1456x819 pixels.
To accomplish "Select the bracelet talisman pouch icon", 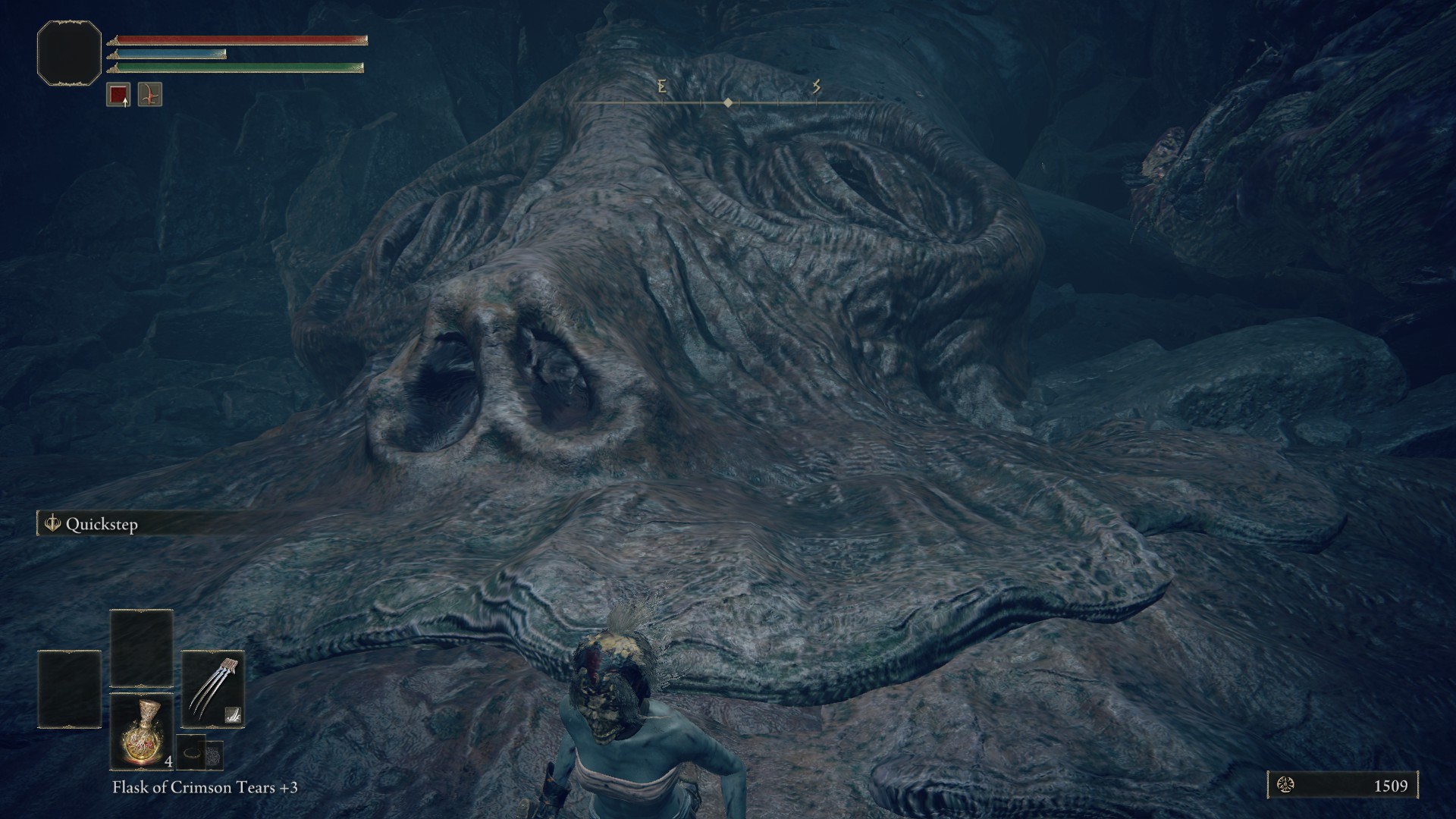I will click(191, 753).
